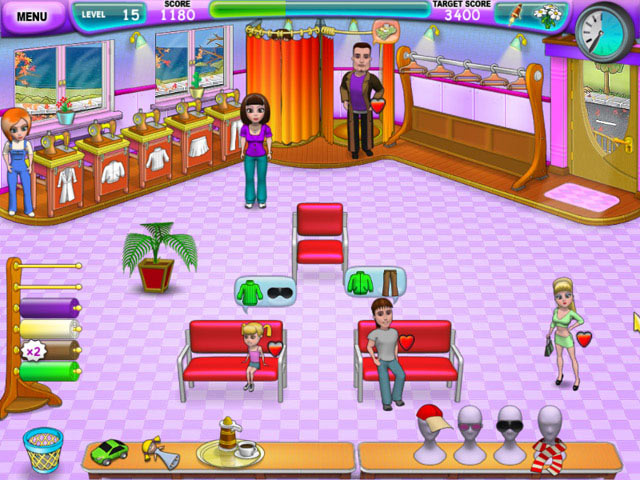
Task: Click the rocket bonus icon
Action: tap(517, 16)
